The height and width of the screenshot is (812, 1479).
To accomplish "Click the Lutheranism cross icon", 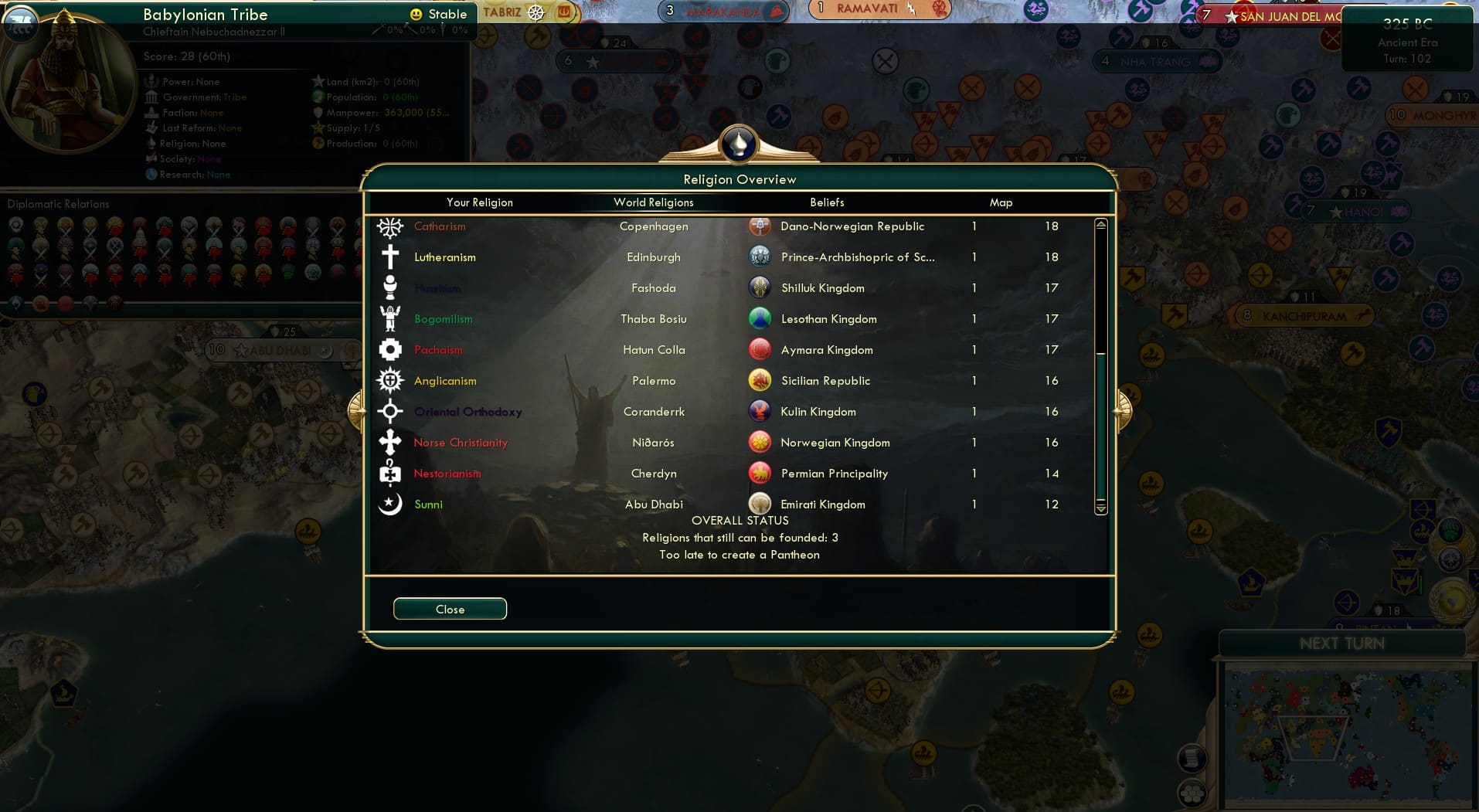I will 390,257.
